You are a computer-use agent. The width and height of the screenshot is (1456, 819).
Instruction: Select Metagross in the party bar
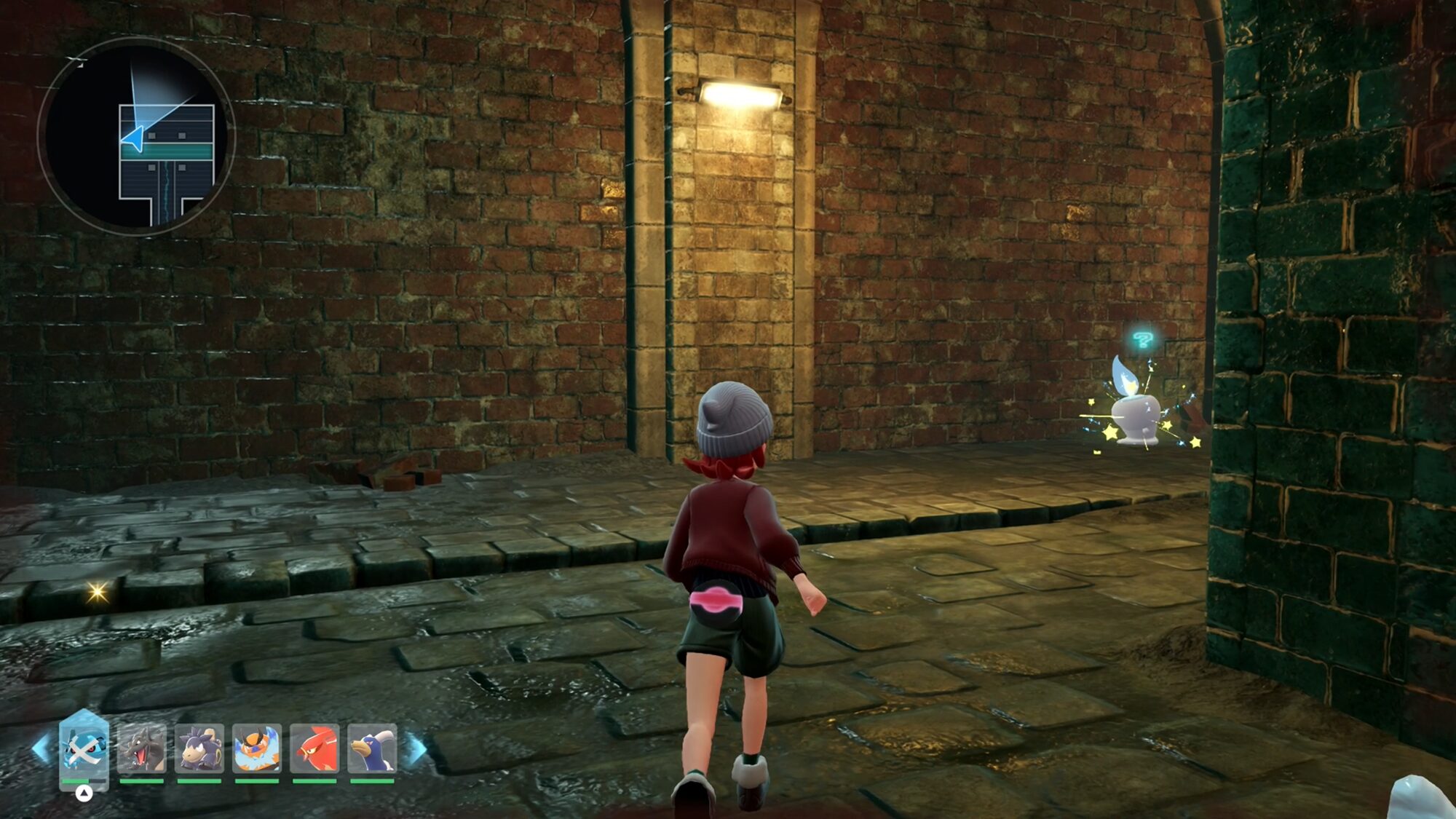(84, 748)
